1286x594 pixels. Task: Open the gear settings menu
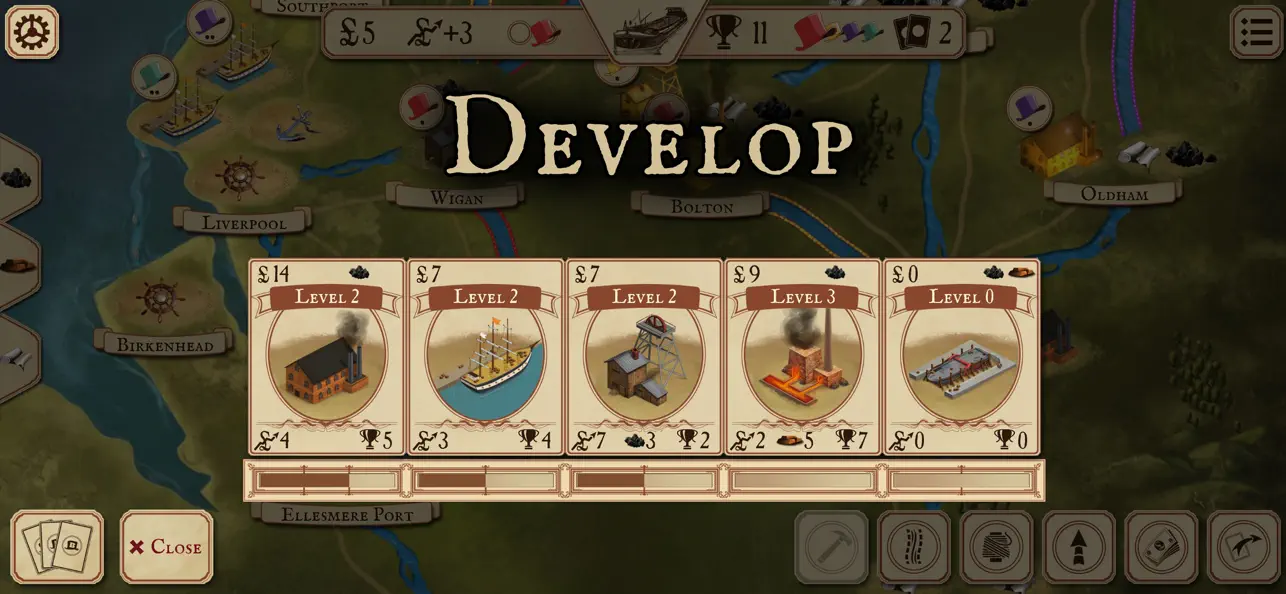[32, 32]
